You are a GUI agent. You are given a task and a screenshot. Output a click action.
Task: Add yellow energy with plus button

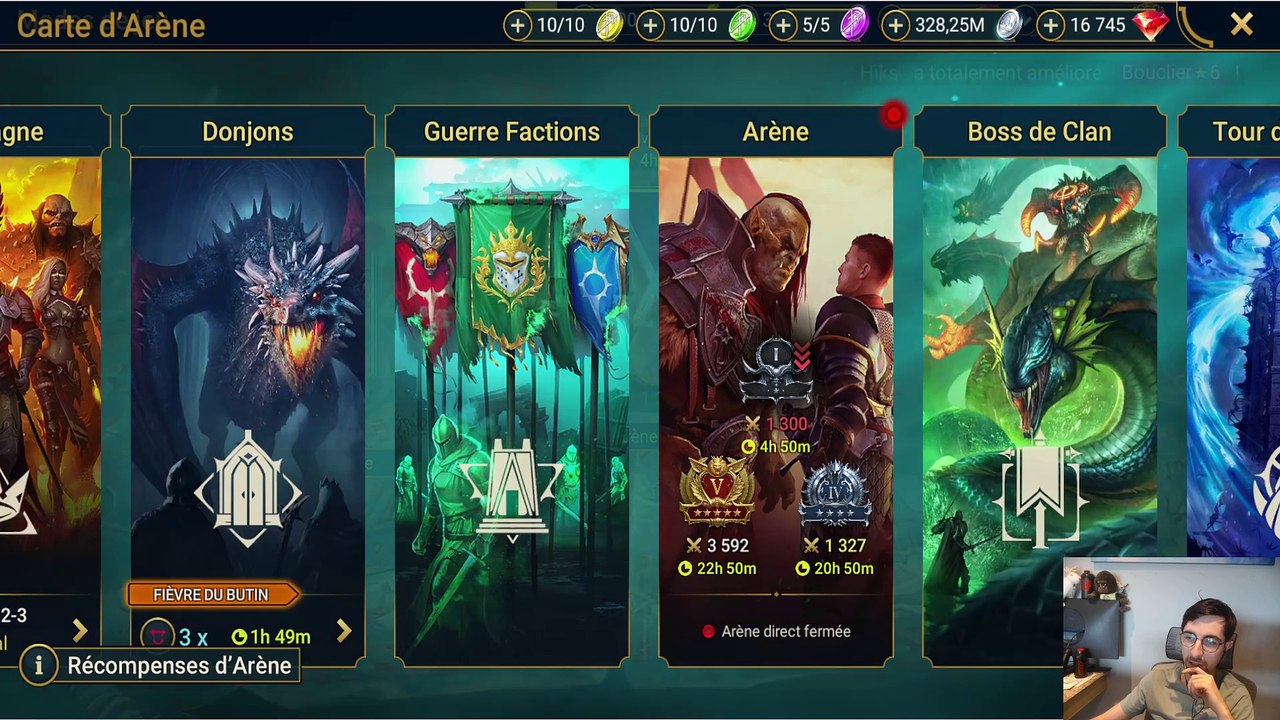(517, 26)
